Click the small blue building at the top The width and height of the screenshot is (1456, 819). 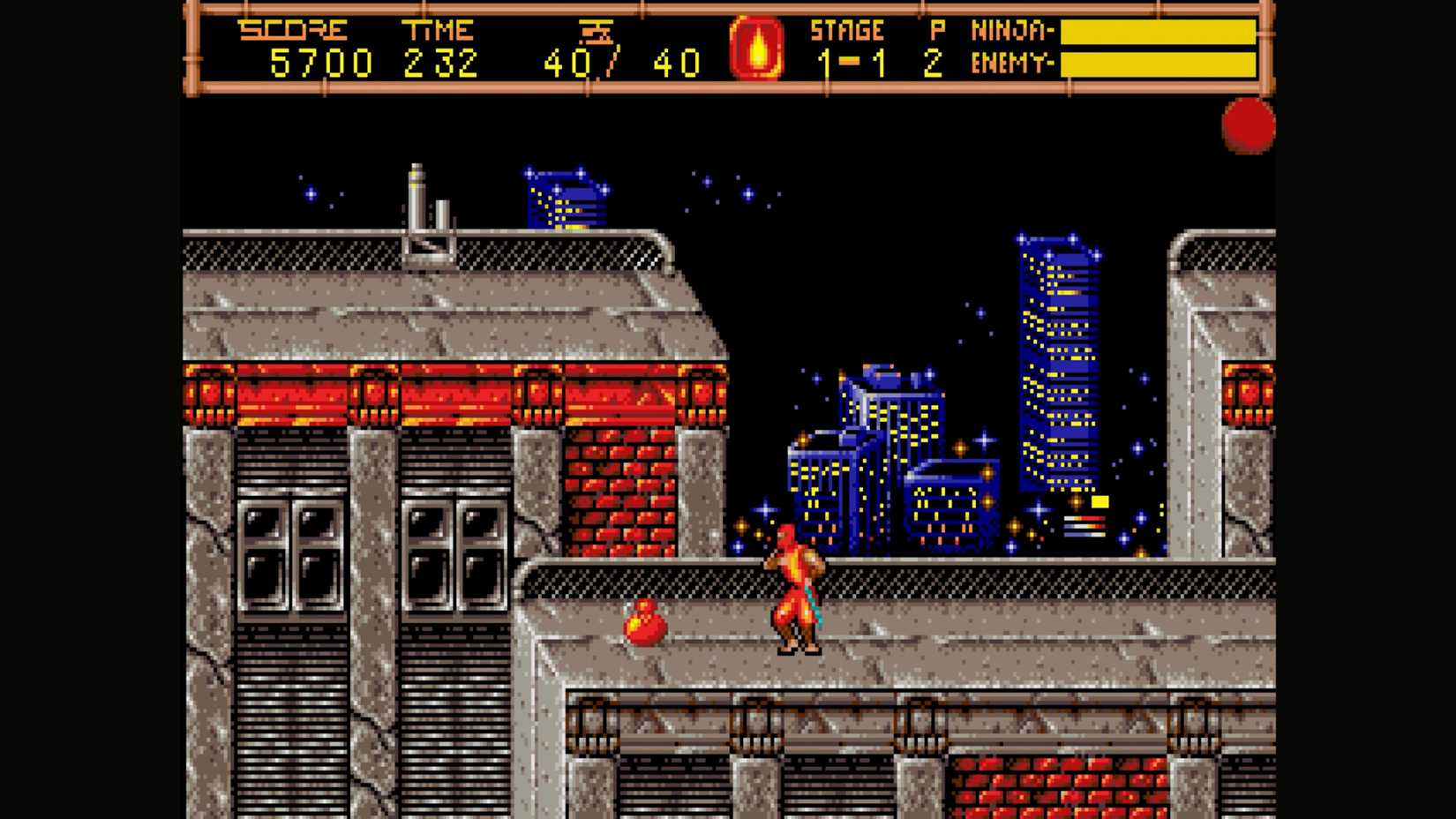(x=563, y=199)
